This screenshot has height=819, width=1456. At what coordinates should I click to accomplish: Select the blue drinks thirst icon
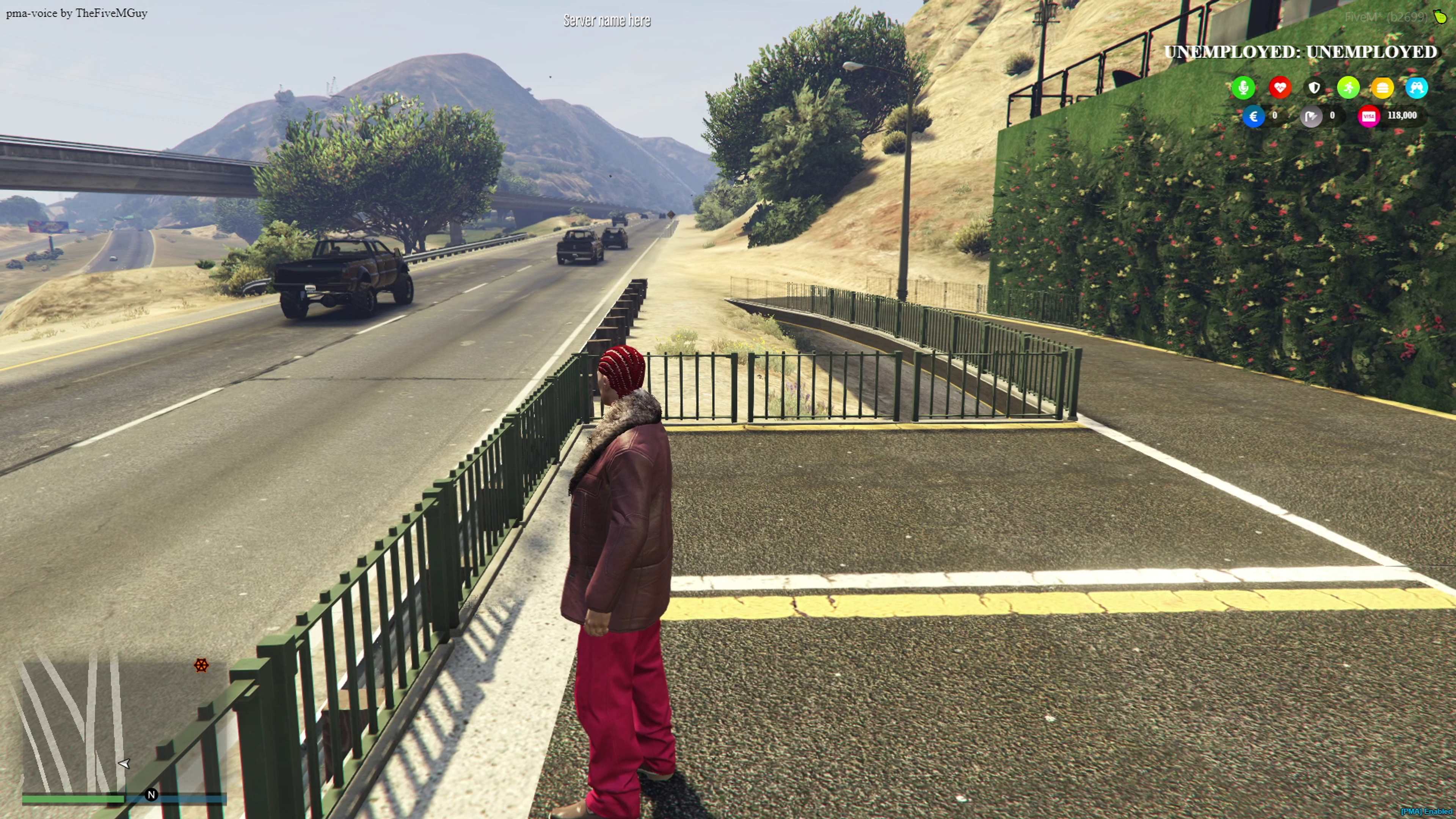click(1417, 88)
